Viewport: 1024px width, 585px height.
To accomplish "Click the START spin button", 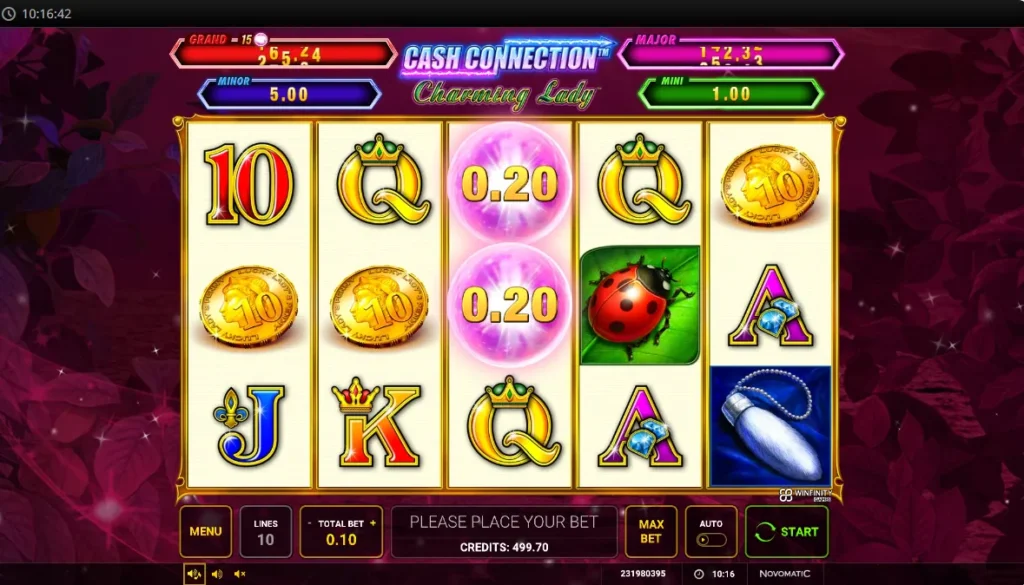I will pyautogui.click(x=786, y=532).
